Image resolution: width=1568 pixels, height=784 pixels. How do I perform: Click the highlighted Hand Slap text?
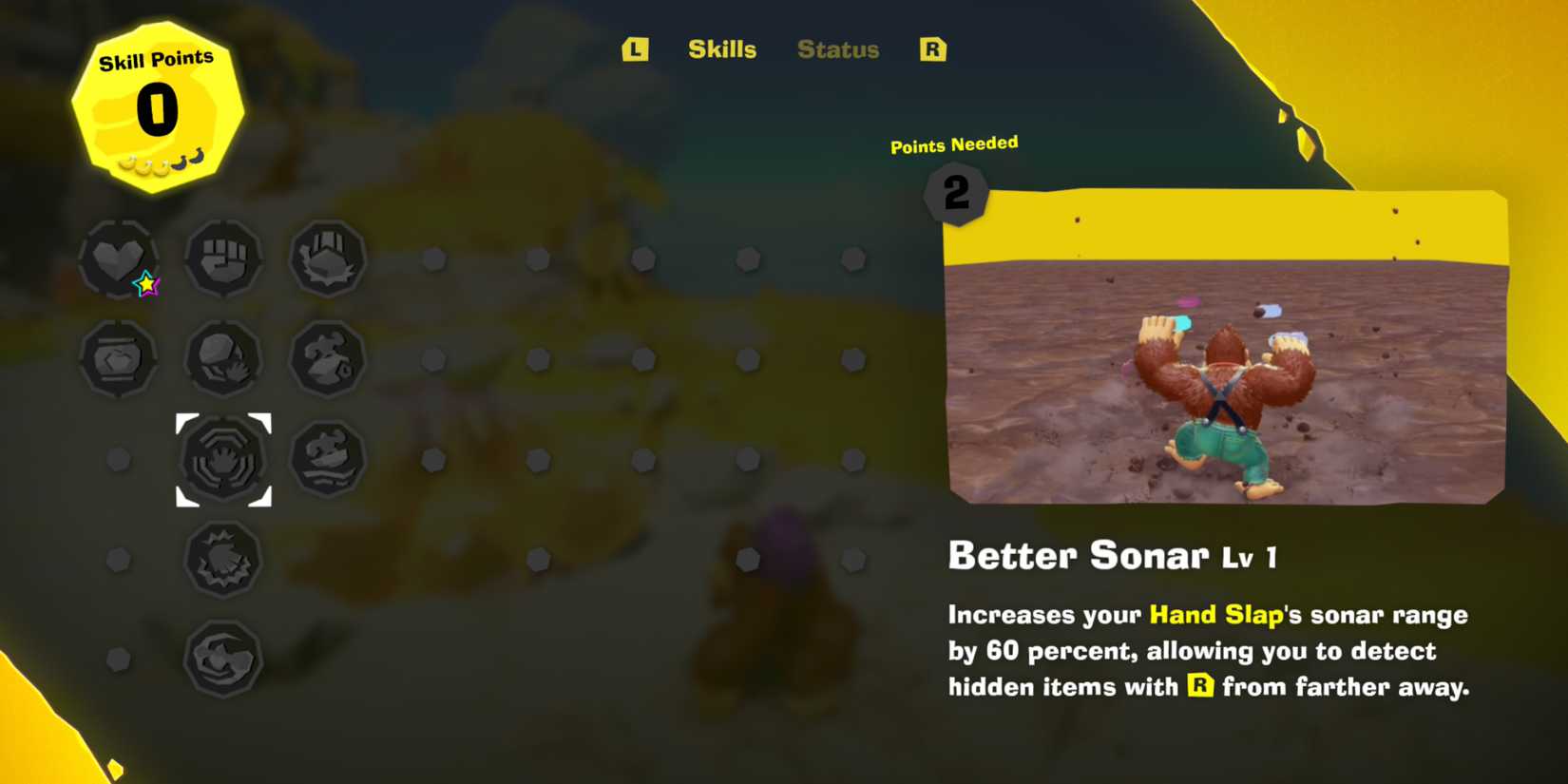tap(1215, 615)
